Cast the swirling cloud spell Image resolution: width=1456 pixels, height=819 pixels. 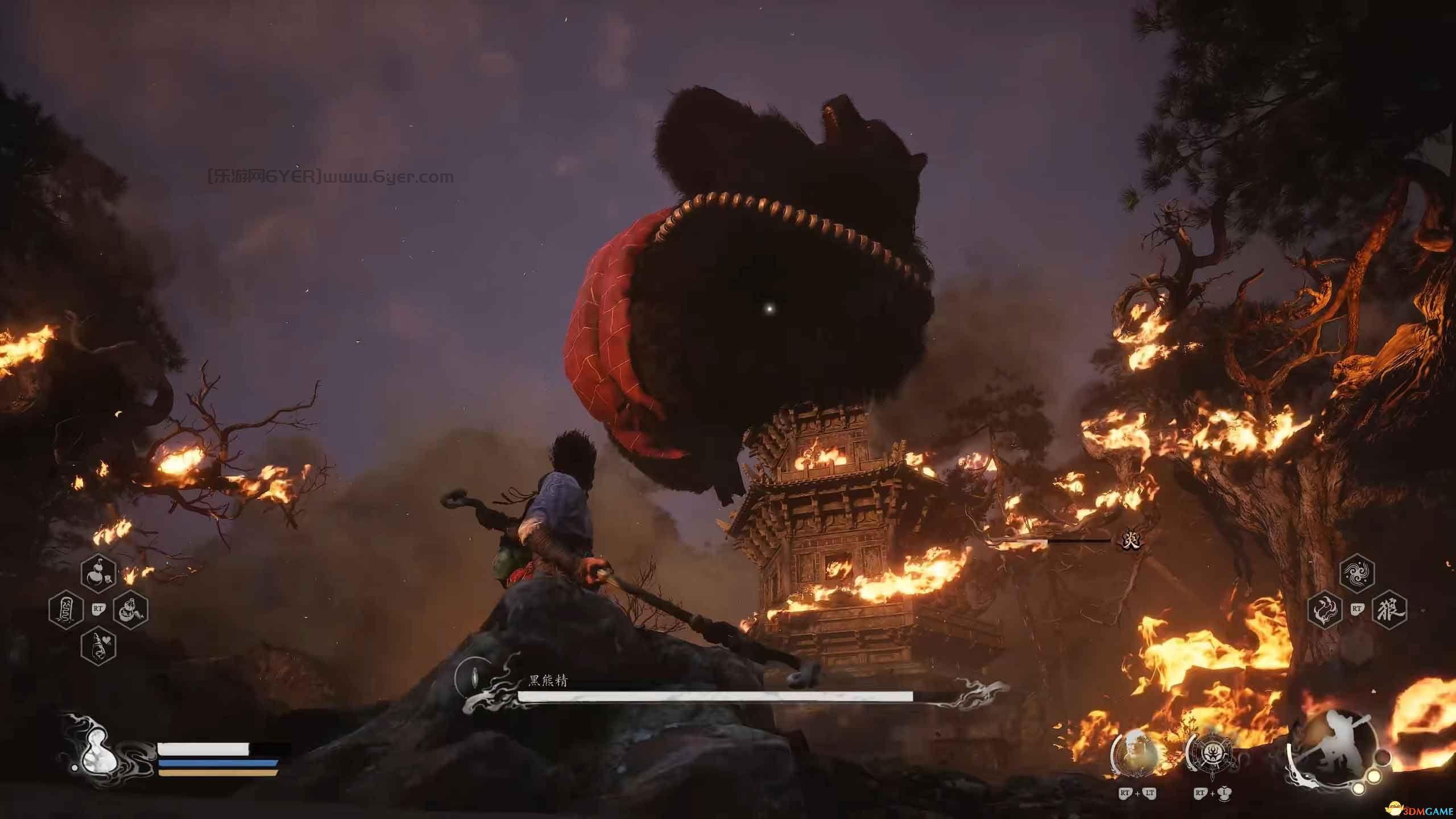point(1358,574)
